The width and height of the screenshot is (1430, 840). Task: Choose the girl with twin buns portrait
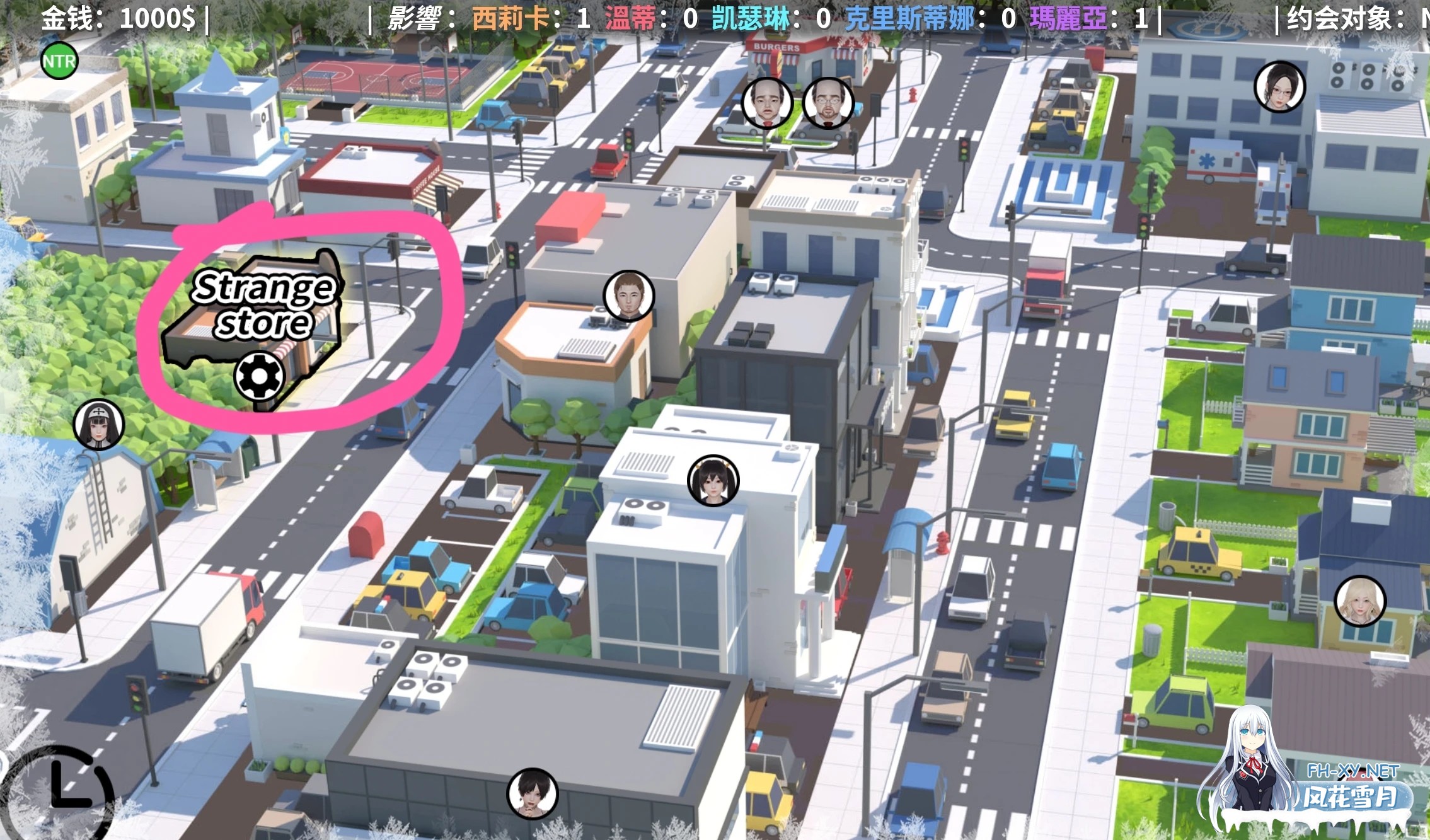point(713,480)
